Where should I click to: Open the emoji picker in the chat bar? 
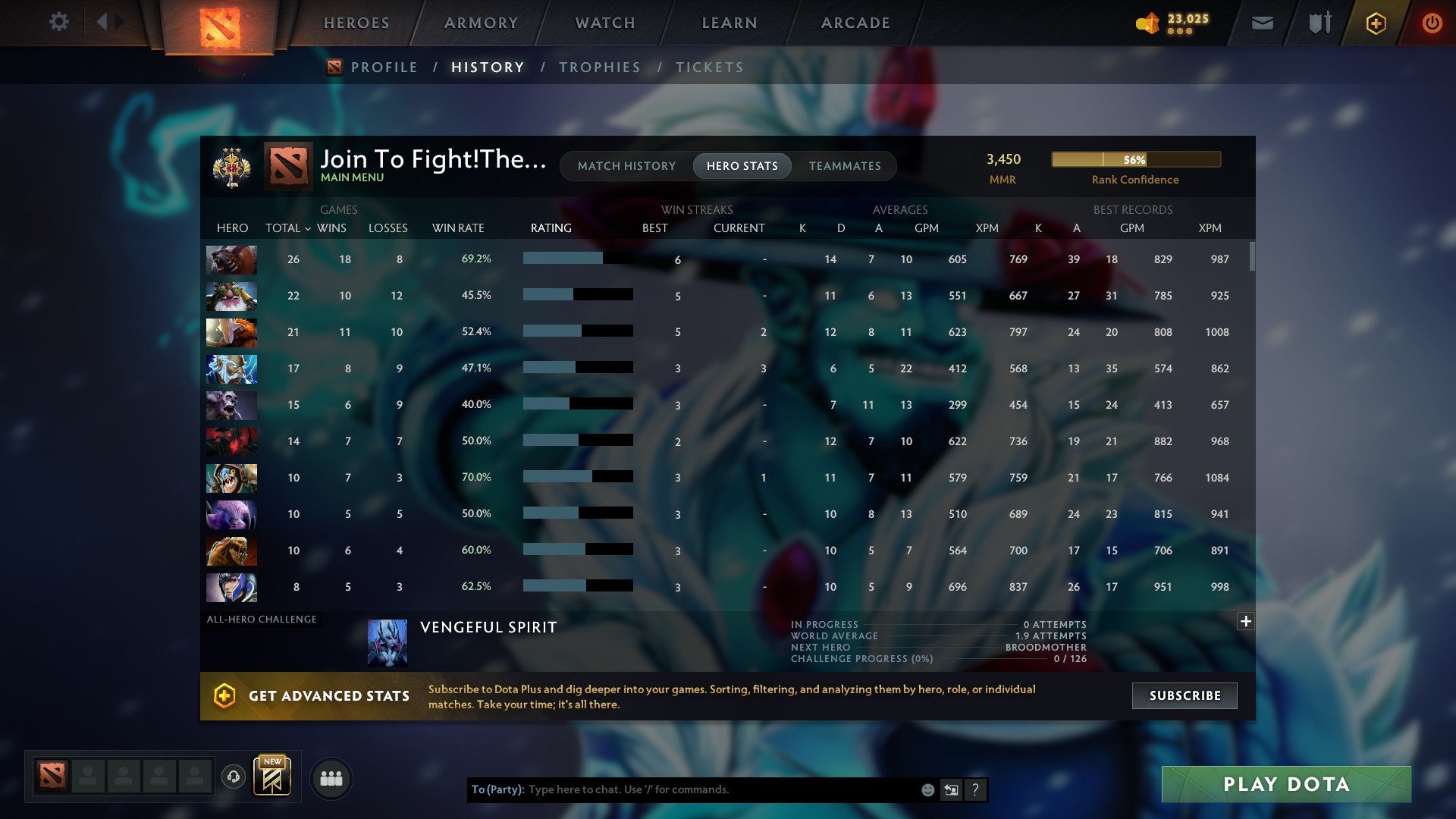pos(927,789)
